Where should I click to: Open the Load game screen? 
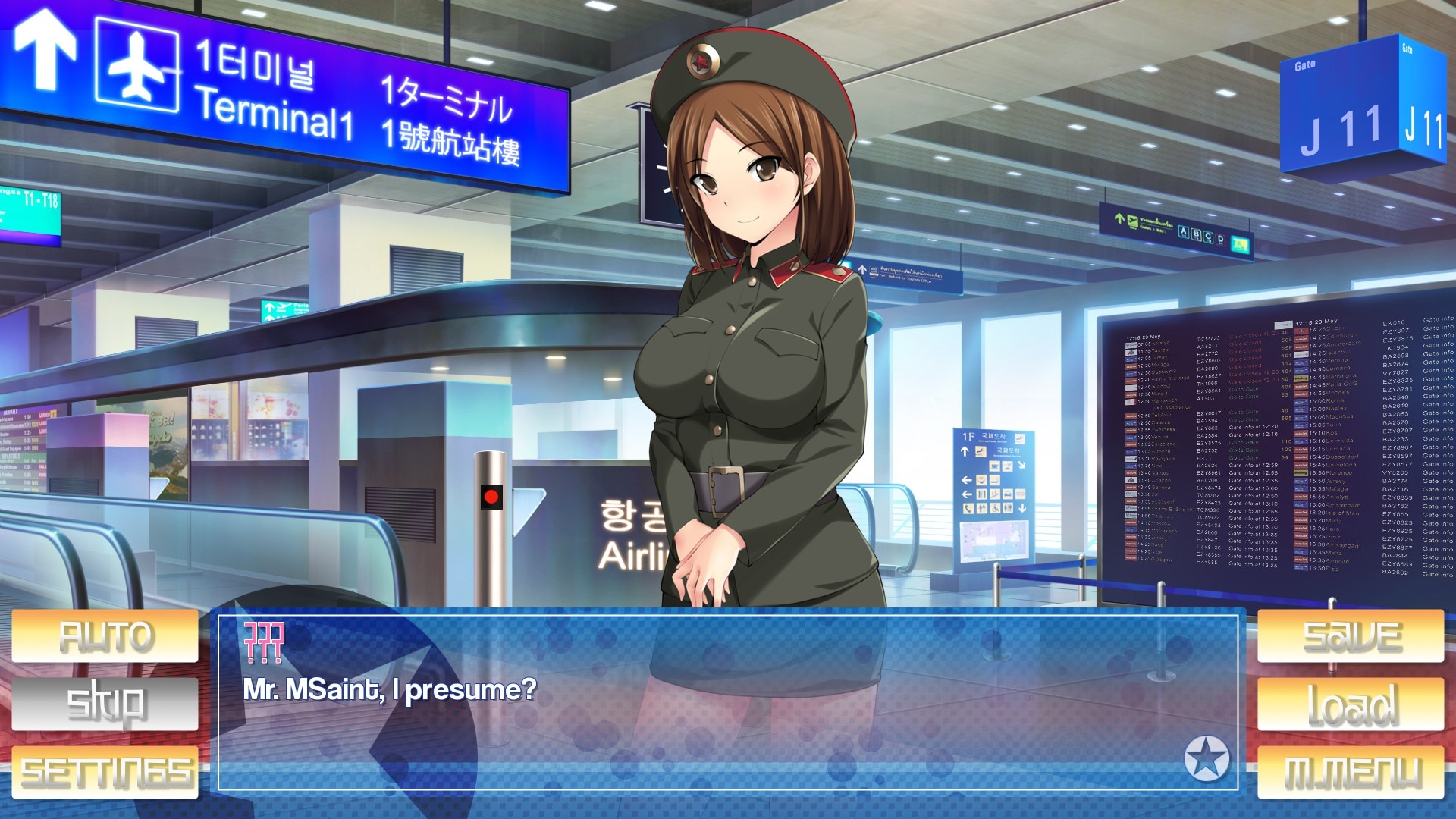[1351, 704]
